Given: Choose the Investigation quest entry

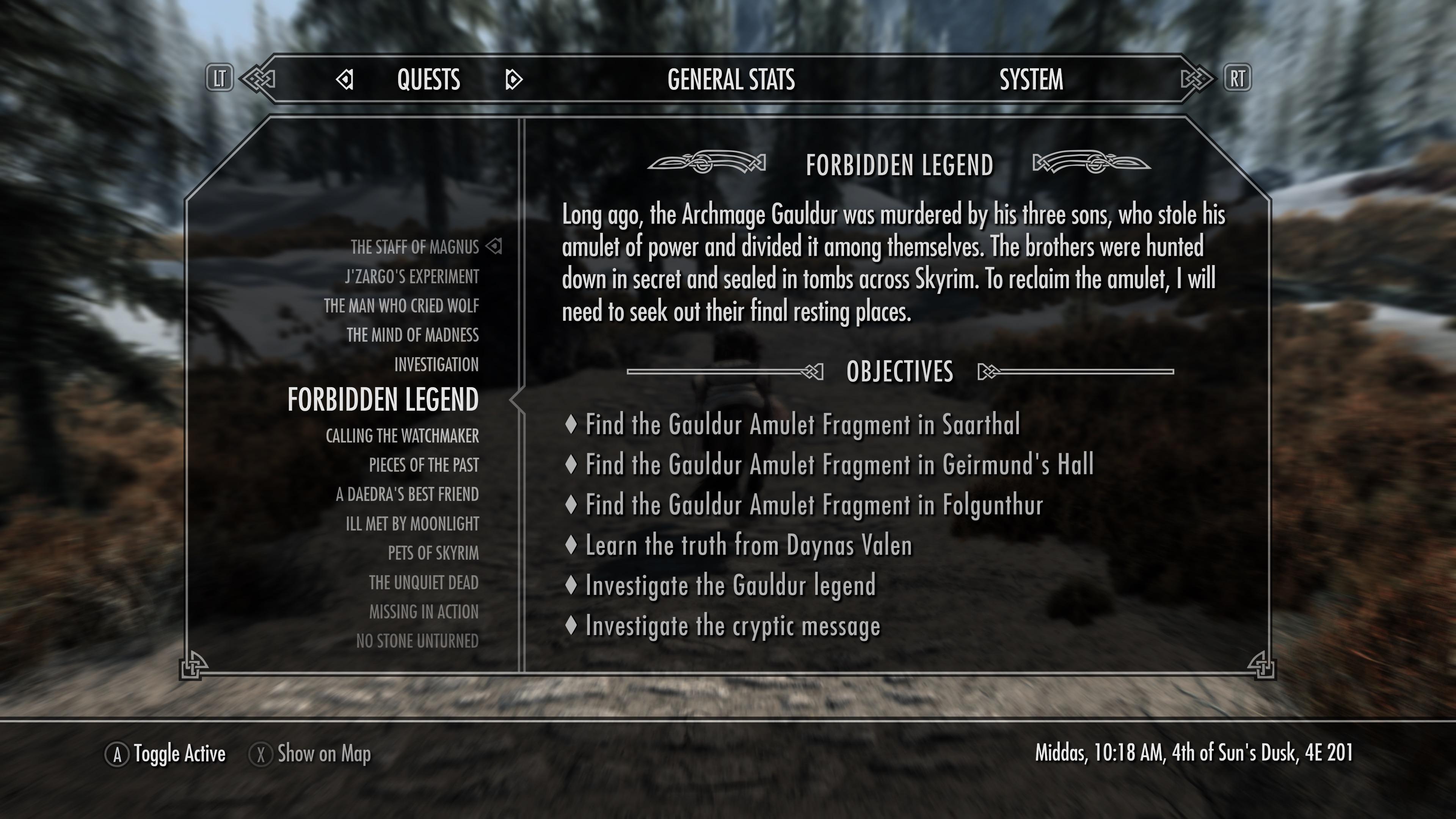Looking at the screenshot, I should 436,365.
